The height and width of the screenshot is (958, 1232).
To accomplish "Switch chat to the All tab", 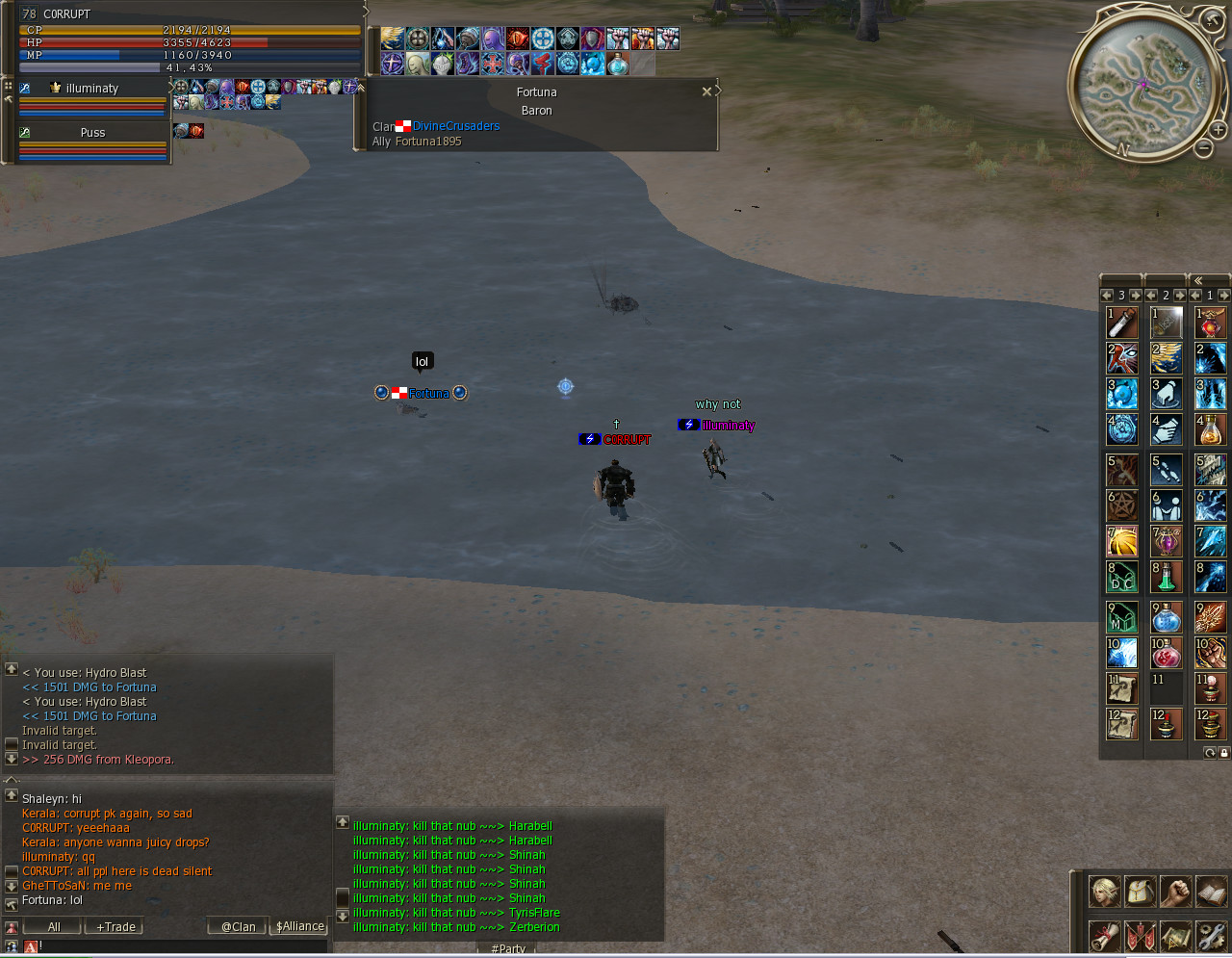I will coord(54,927).
